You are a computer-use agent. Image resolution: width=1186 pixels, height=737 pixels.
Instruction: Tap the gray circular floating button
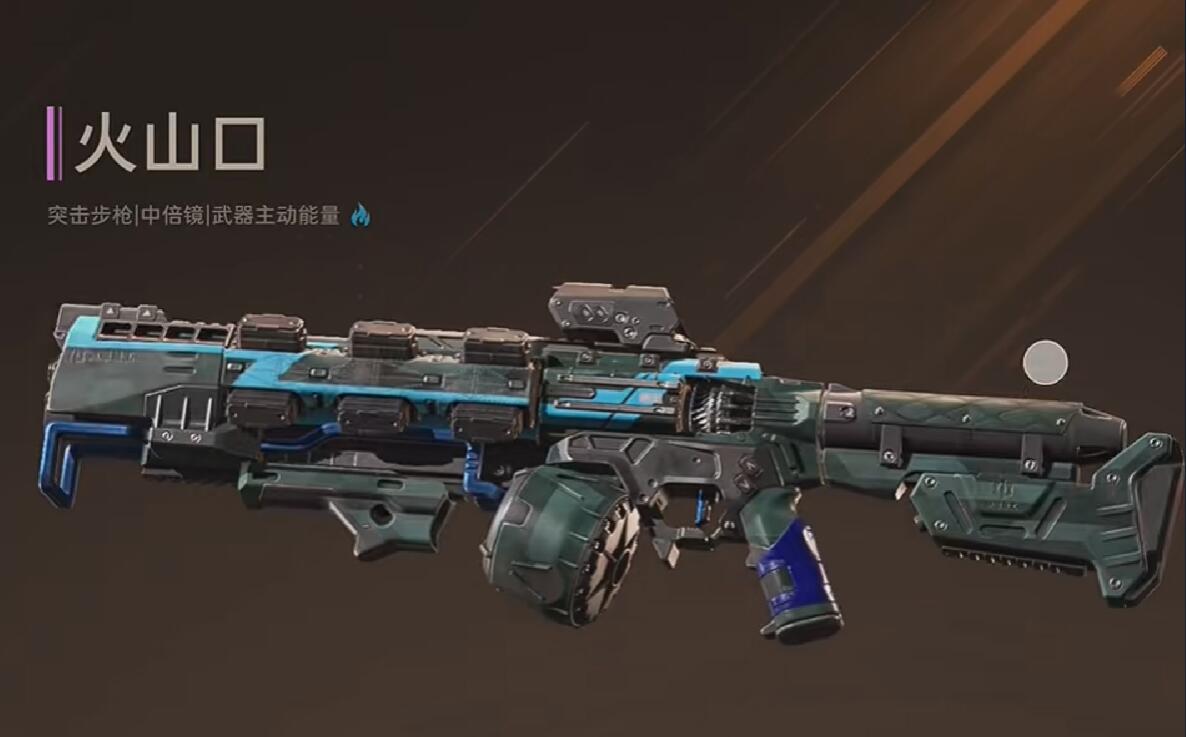click(1046, 362)
